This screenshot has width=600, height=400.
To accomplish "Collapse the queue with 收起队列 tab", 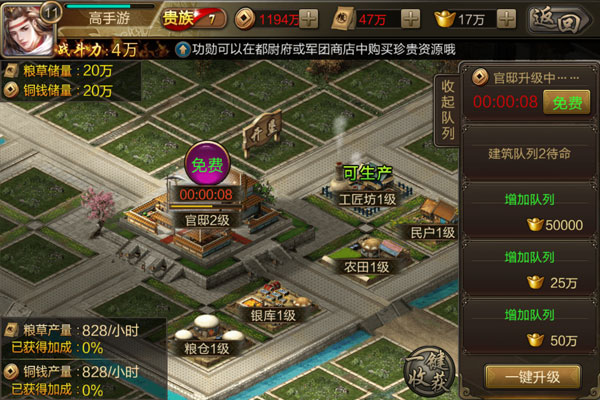I will click(x=448, y=109).
